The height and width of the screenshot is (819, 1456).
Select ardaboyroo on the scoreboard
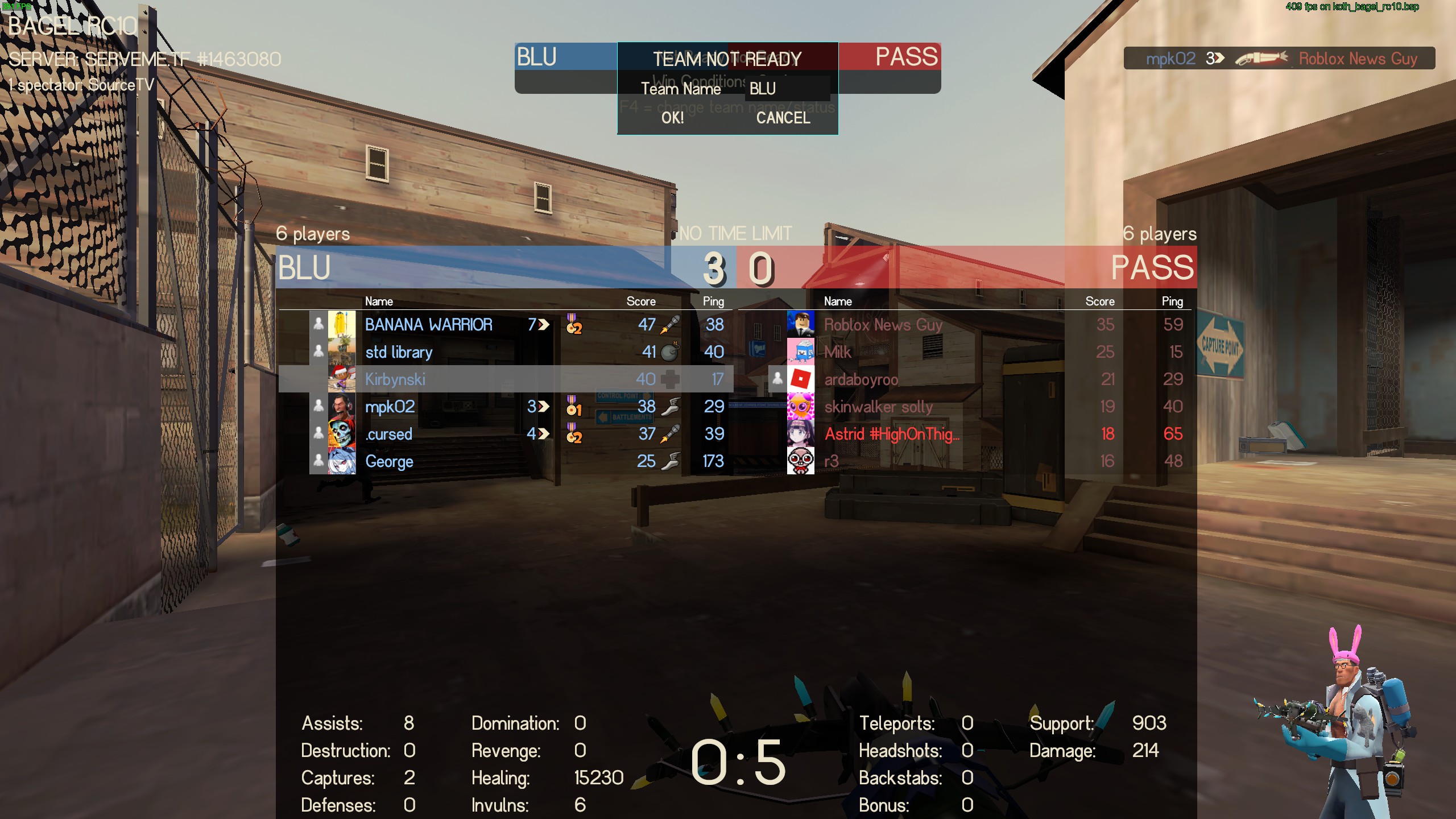tap(861, 379)
